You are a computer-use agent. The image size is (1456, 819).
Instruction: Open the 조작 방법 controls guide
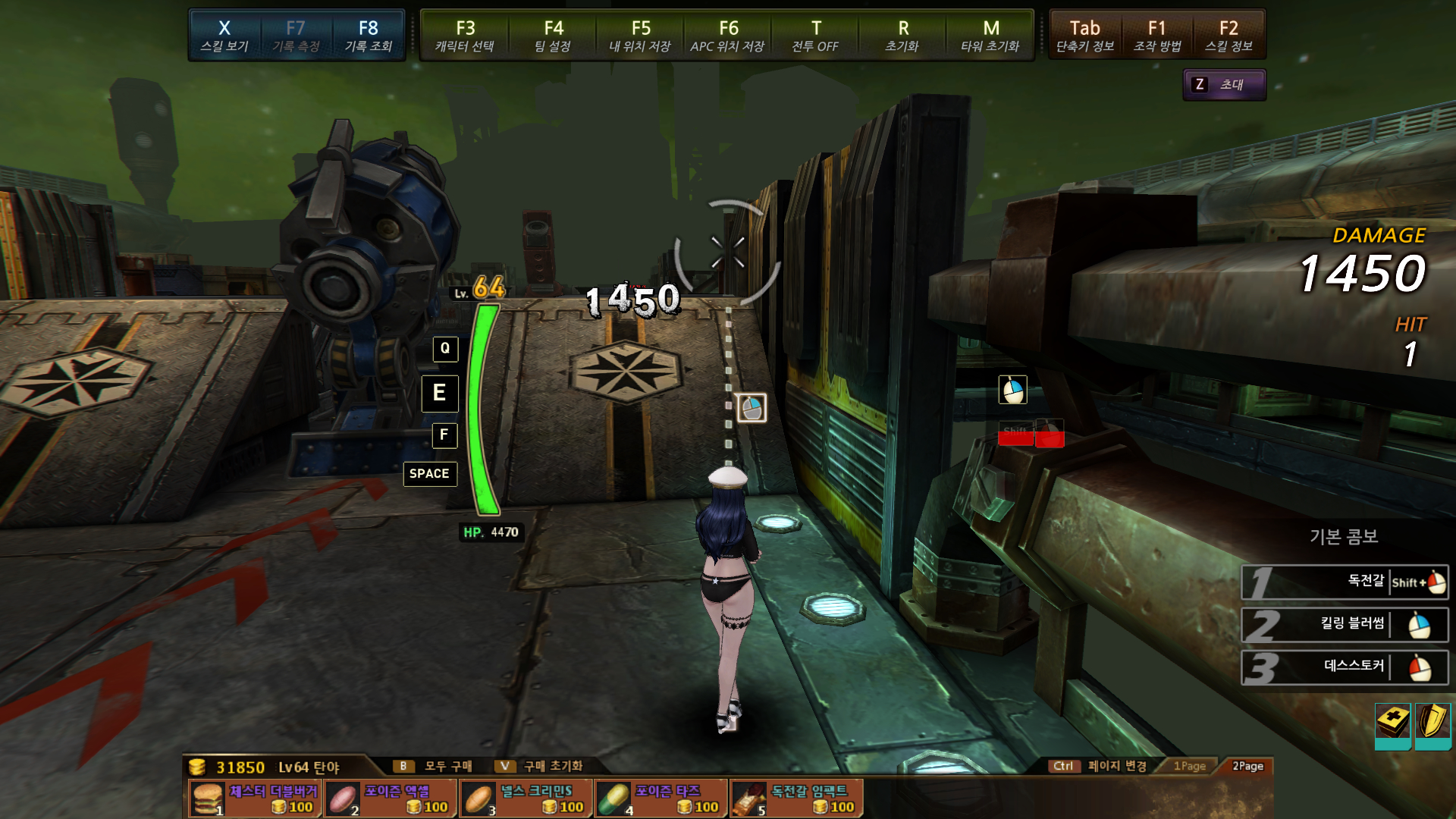coord(1157,36)
